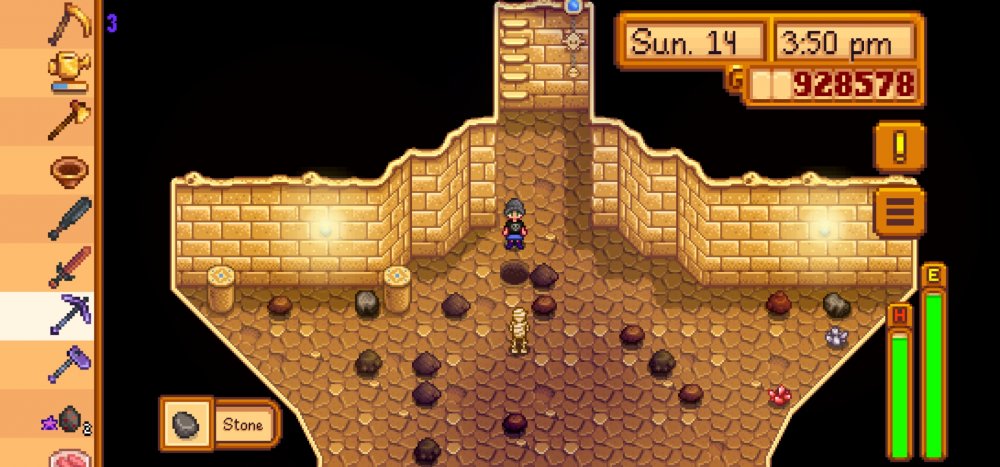Viewport: 1000px width, 467px height.
Task: Select the red sword slot
Action: 69,267
